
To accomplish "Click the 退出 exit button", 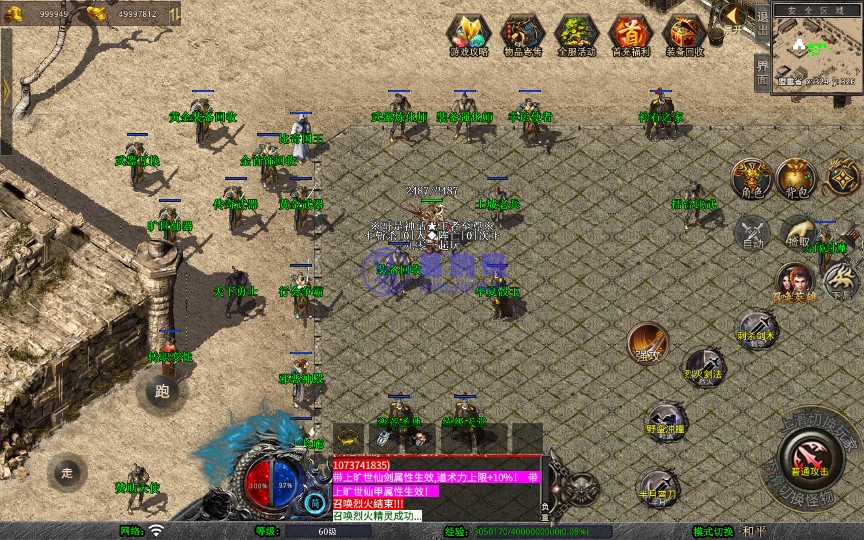I will pyautogui.click(x=762, y=18).
